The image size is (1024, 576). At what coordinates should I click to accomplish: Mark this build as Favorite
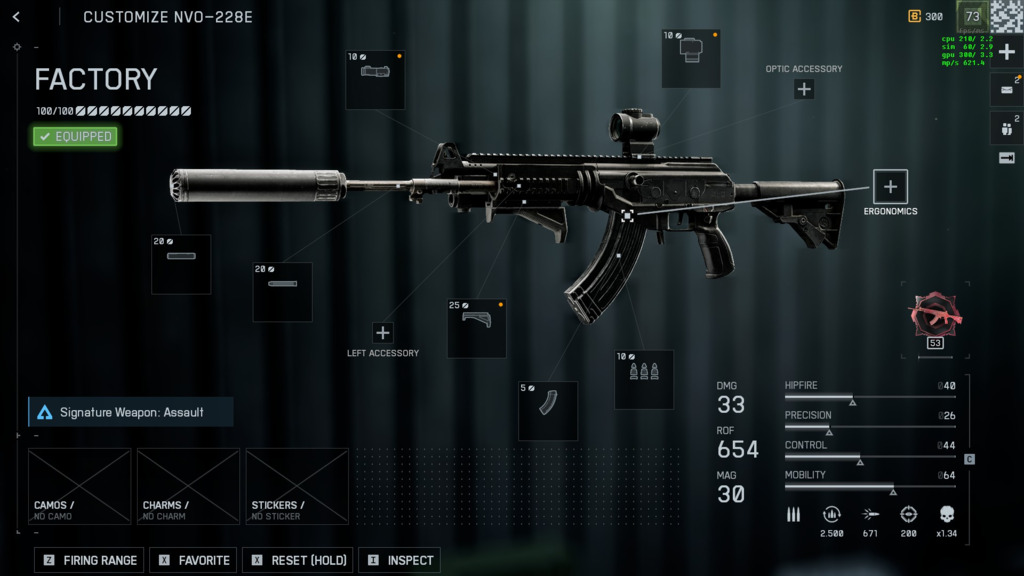(x=194, y=560)
